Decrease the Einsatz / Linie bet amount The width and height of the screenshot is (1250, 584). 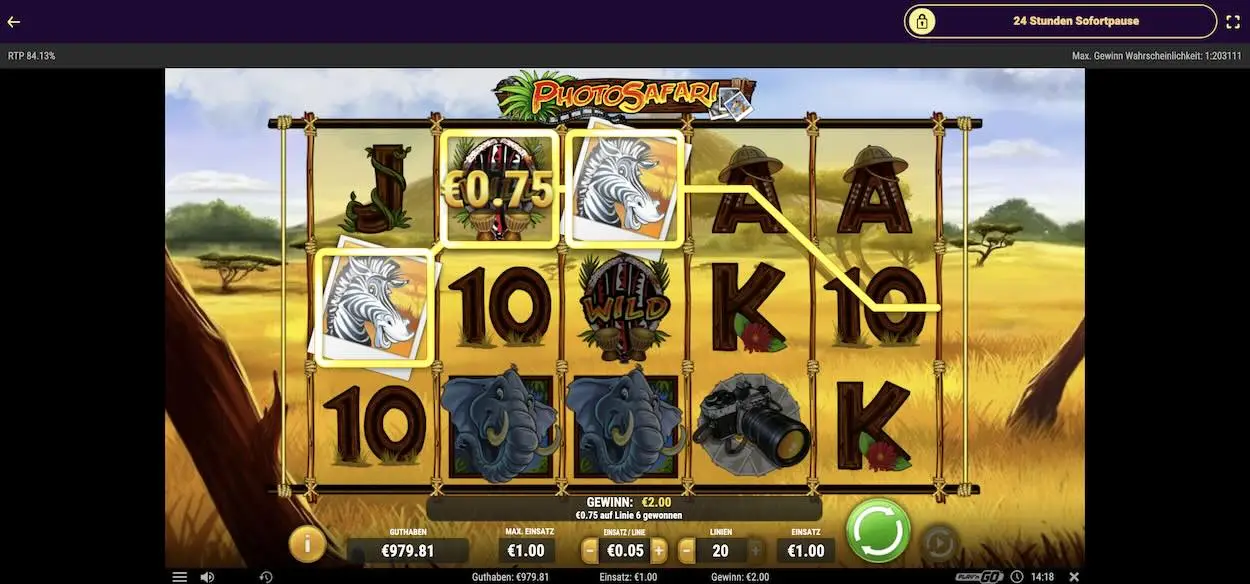click(590, 550)
